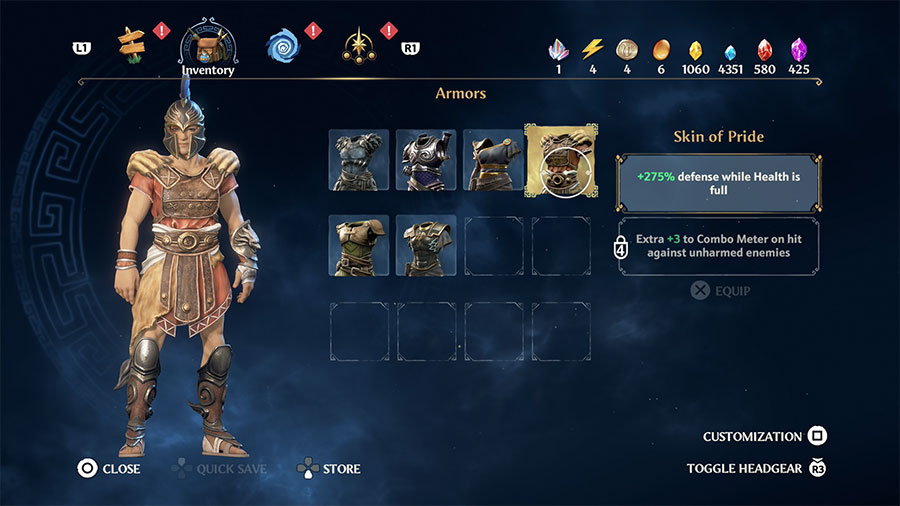
Task: Select the Skin of Pride armor
Action: 560,160
